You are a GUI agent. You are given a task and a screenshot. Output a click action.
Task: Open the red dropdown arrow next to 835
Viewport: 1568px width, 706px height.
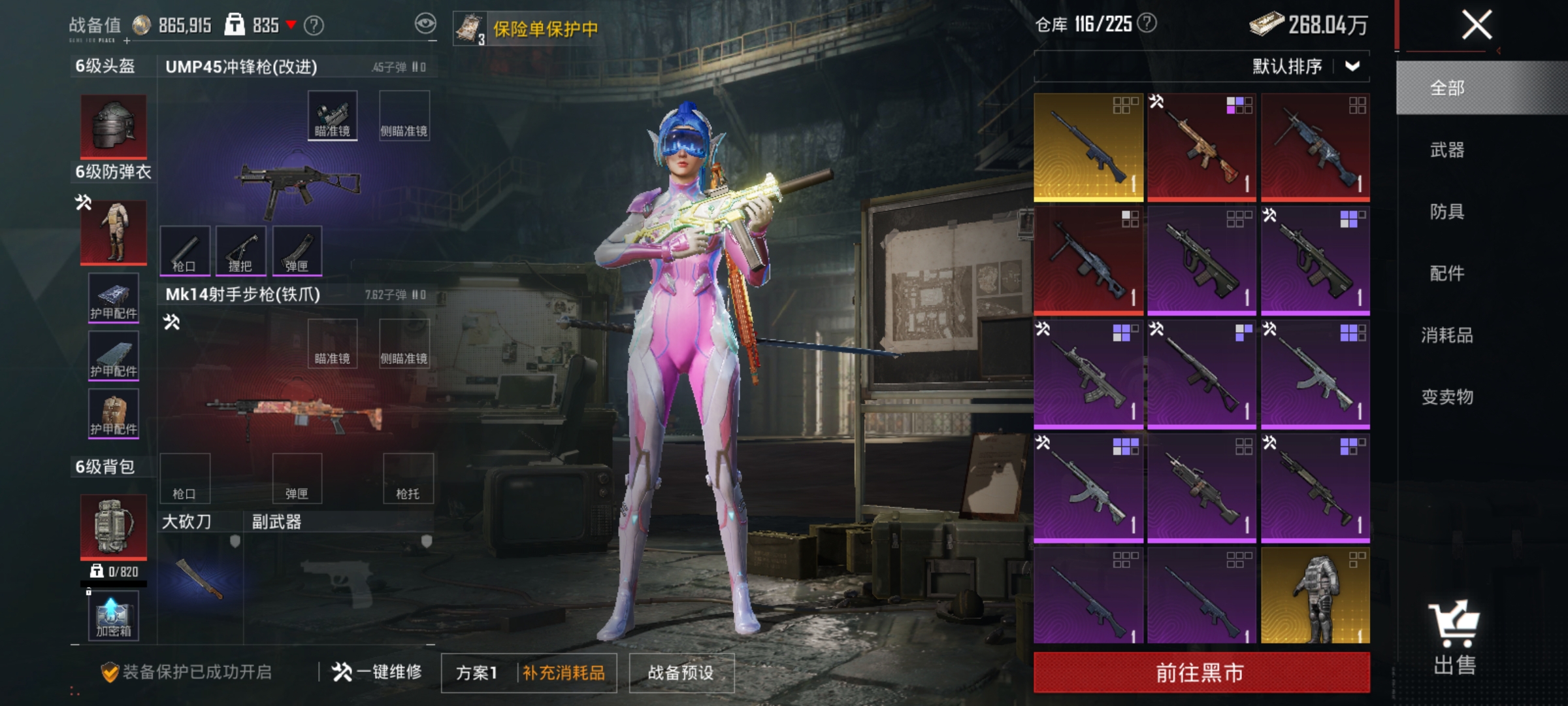point(291,24)
